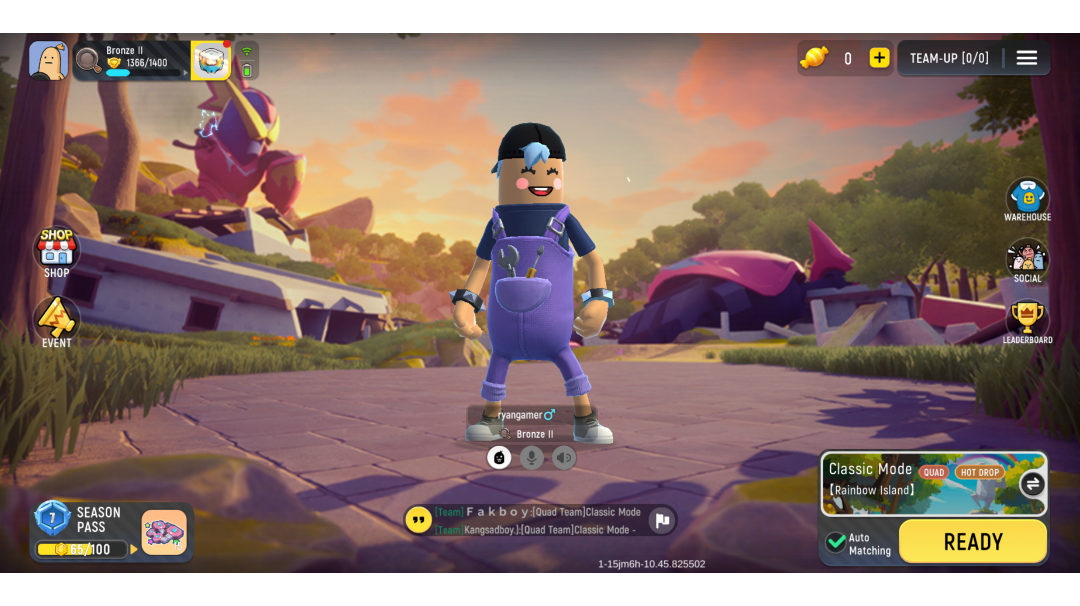This screenshot has width=1080, height=606.
Task: Open the reward chest icon beside rank
Action: pos(211,60)
